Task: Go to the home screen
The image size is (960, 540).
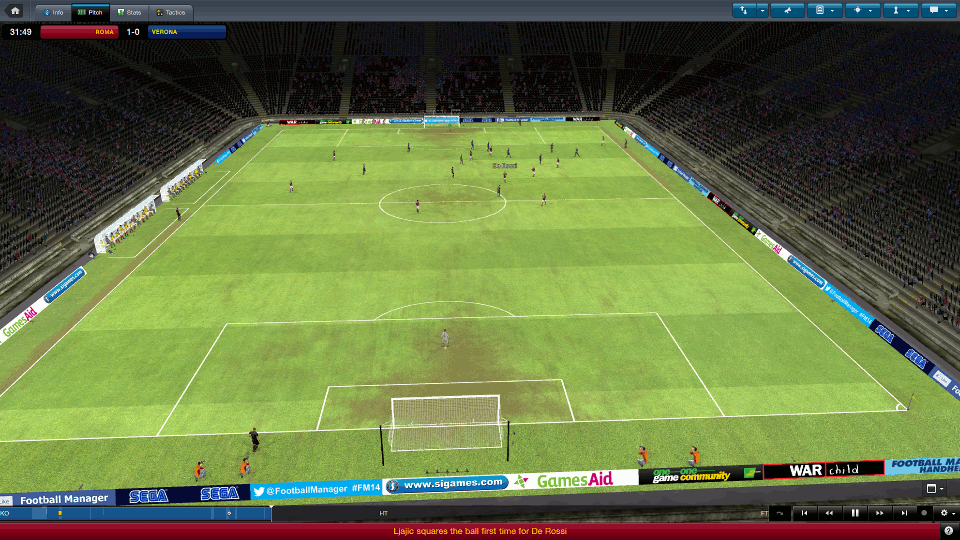Action: (14, 10)
